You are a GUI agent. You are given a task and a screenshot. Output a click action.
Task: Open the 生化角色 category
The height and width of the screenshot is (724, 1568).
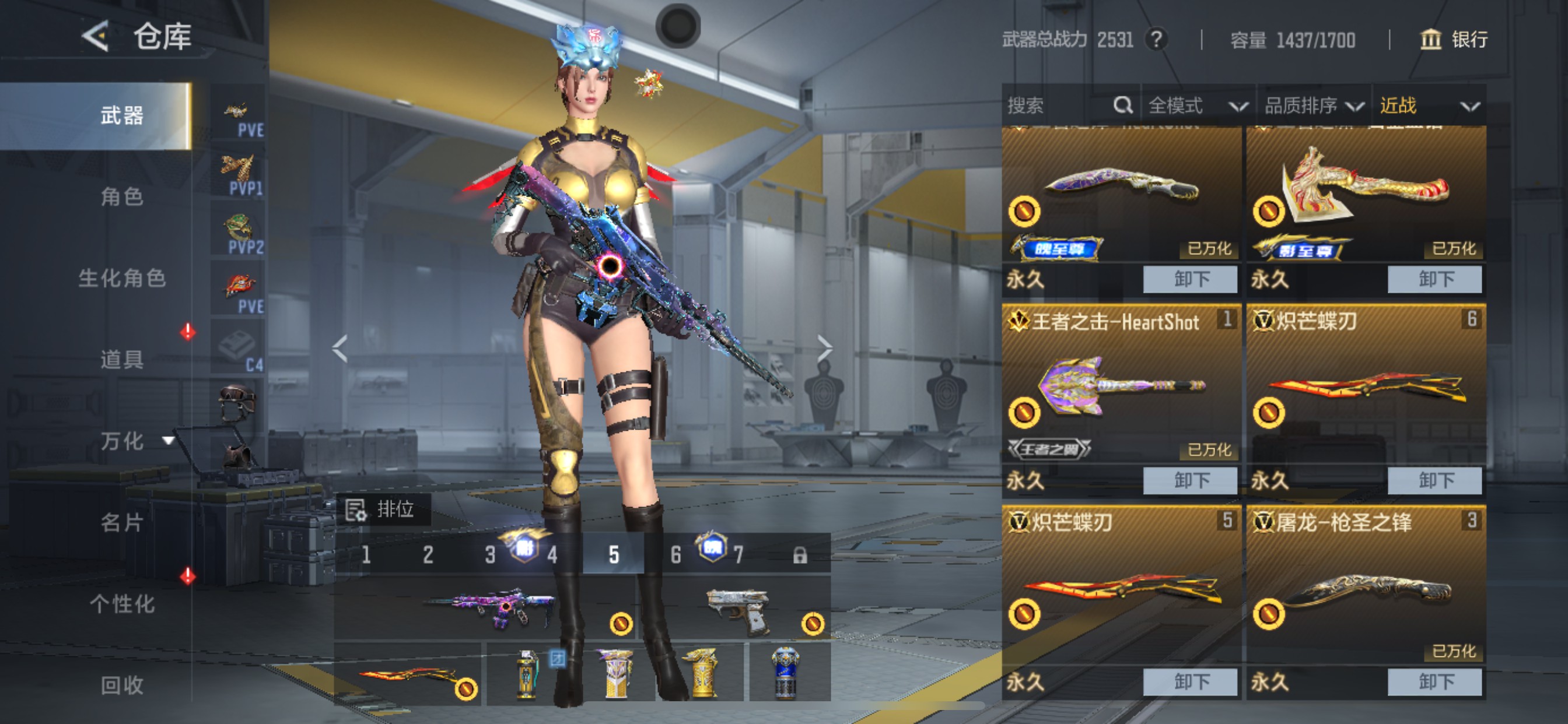(x=122, y=278)
